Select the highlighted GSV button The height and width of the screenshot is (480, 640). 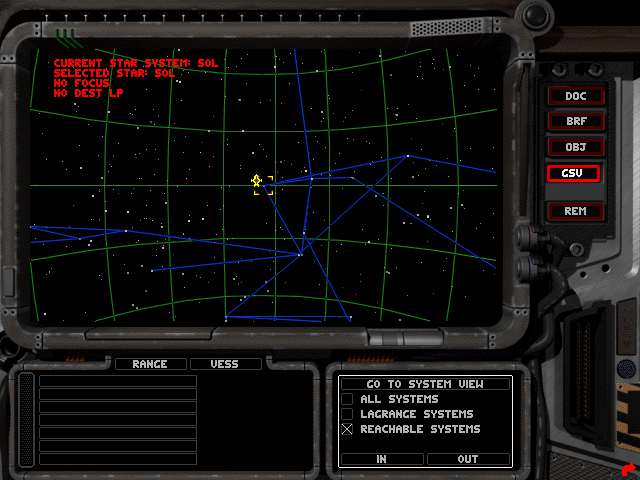574,173
